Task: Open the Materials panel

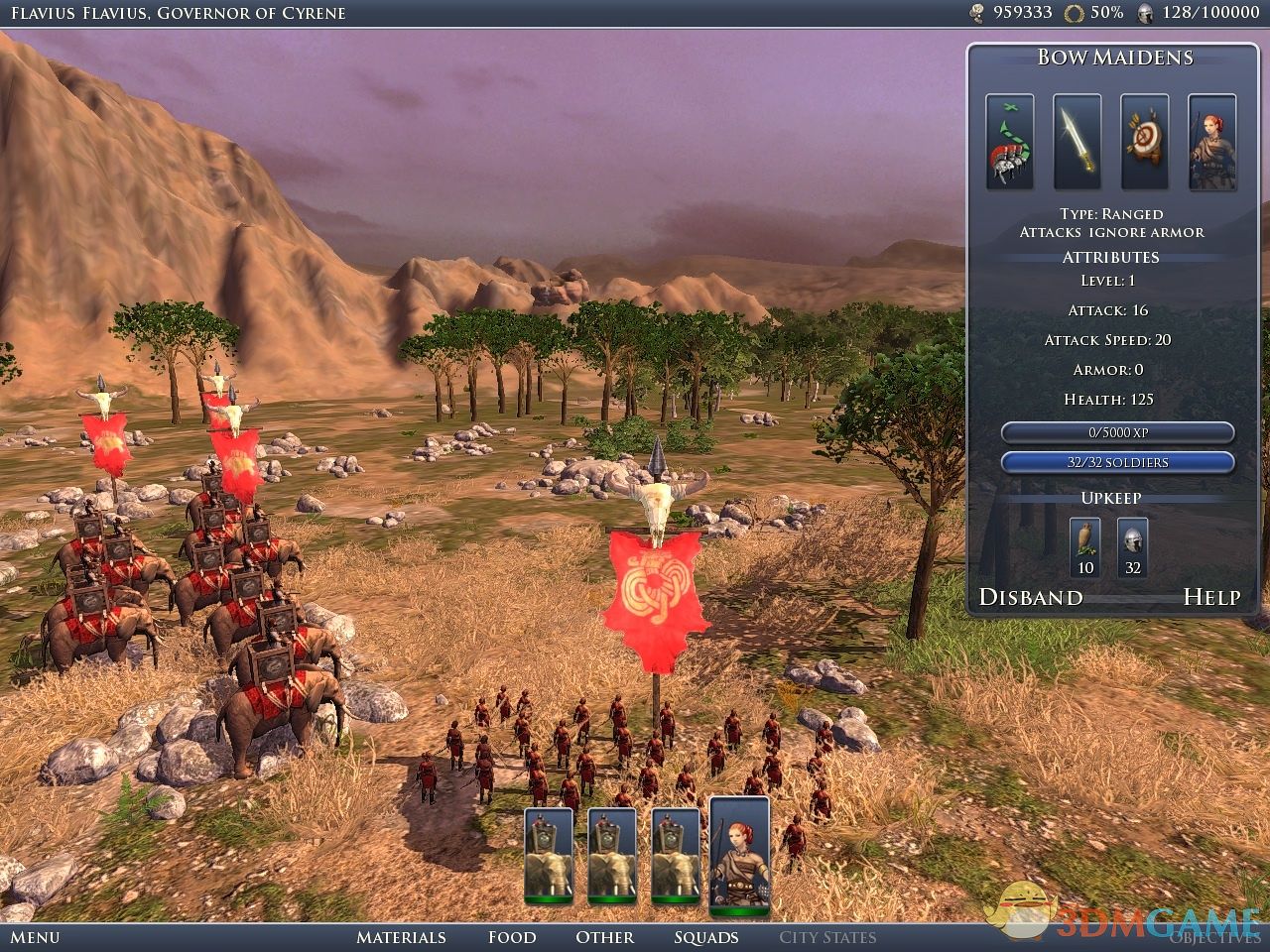Action: (401, 937)
